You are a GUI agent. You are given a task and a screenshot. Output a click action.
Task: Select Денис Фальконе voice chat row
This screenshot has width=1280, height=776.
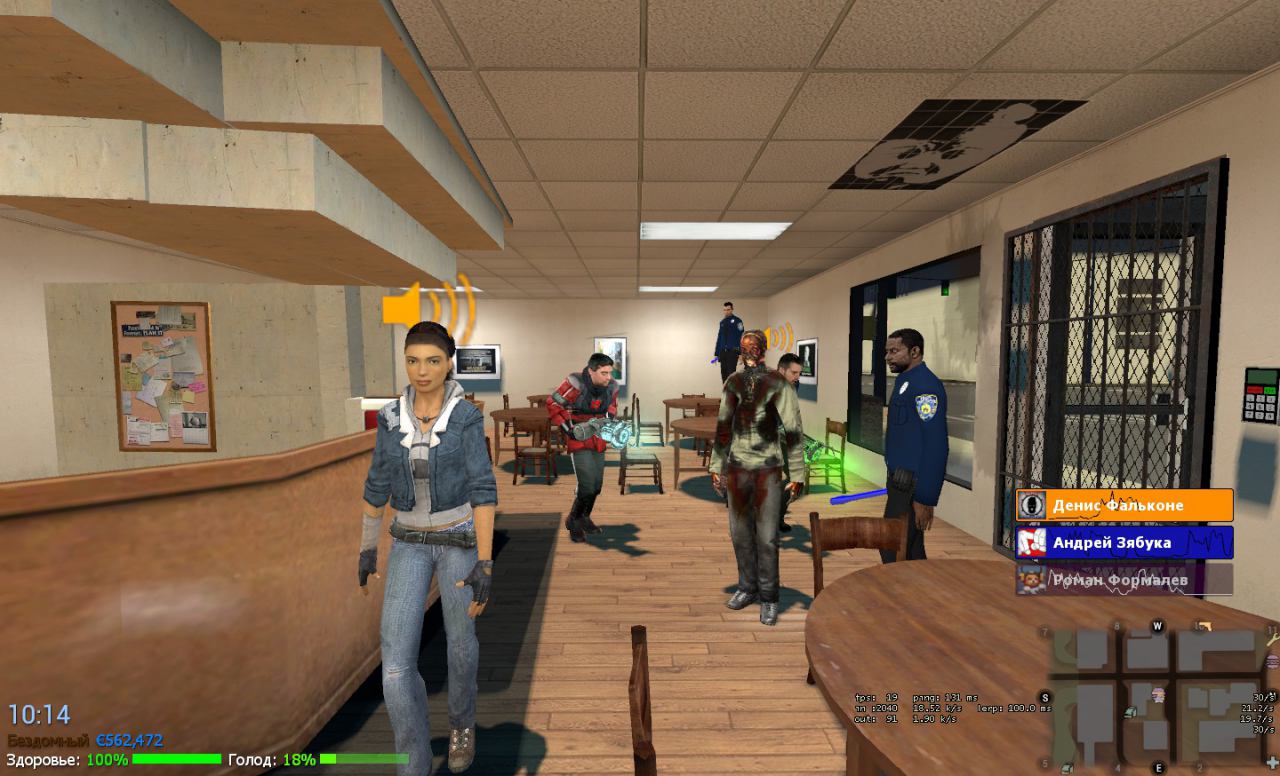point(1124,505)
